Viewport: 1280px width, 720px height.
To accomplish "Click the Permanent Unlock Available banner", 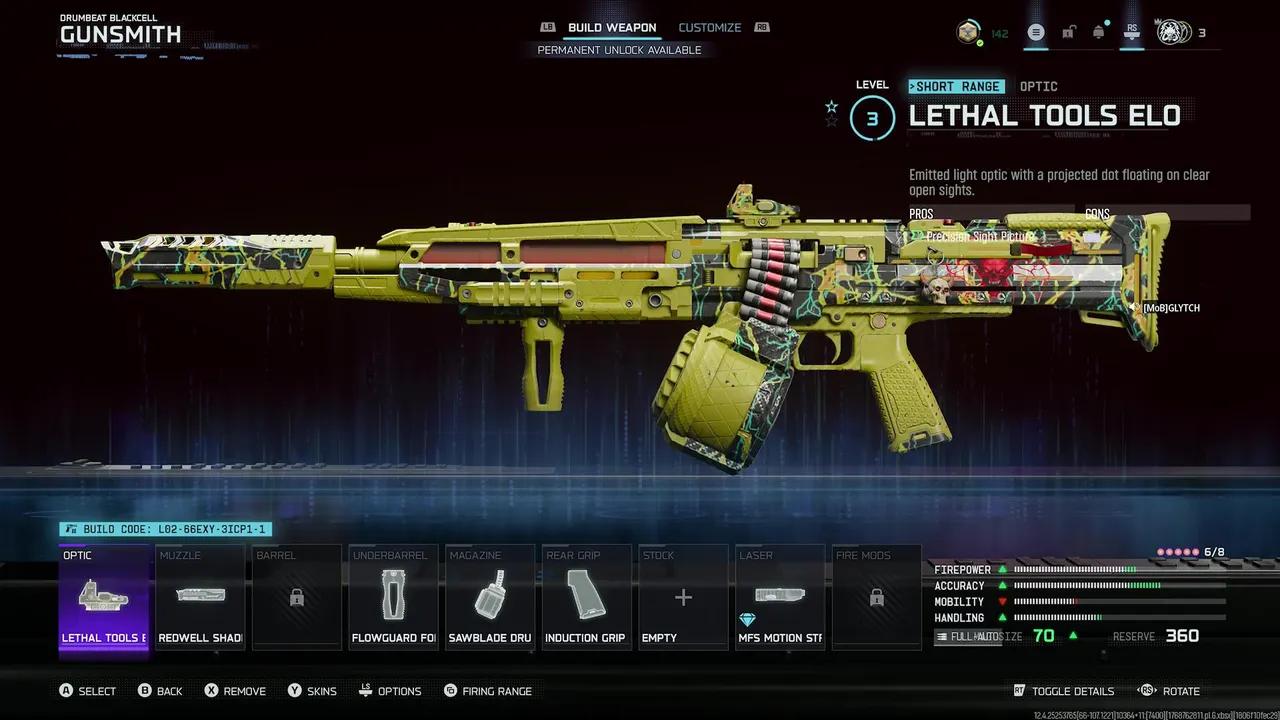I will click(619, 50).
